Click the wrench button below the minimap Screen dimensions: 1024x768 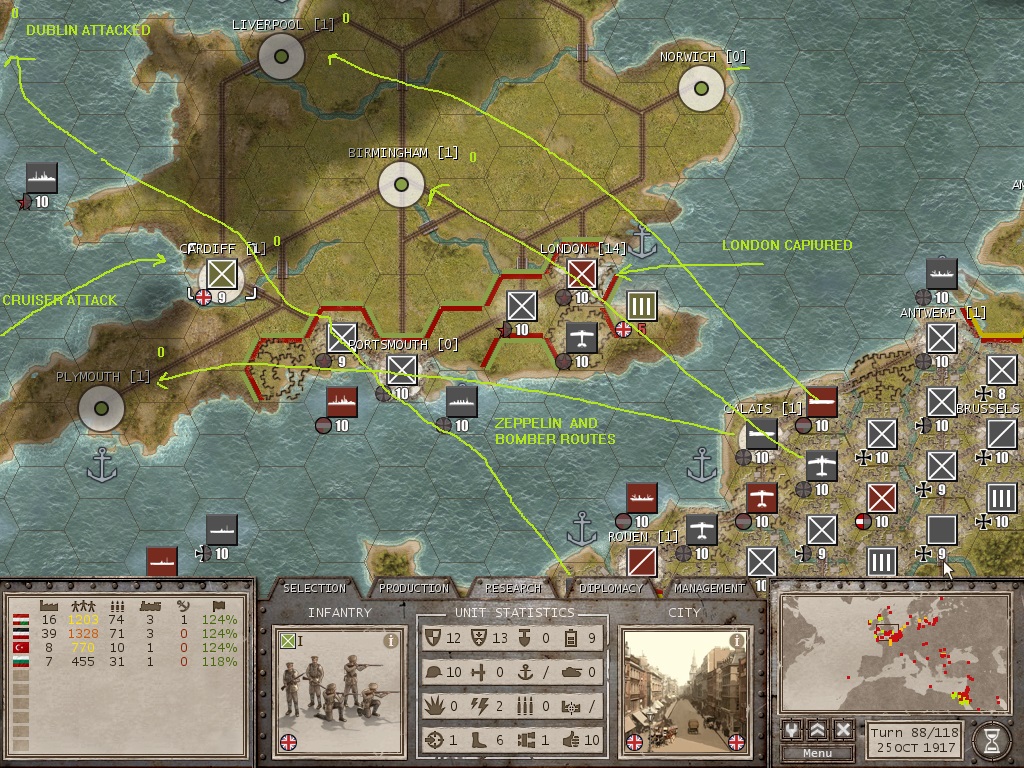793,729
